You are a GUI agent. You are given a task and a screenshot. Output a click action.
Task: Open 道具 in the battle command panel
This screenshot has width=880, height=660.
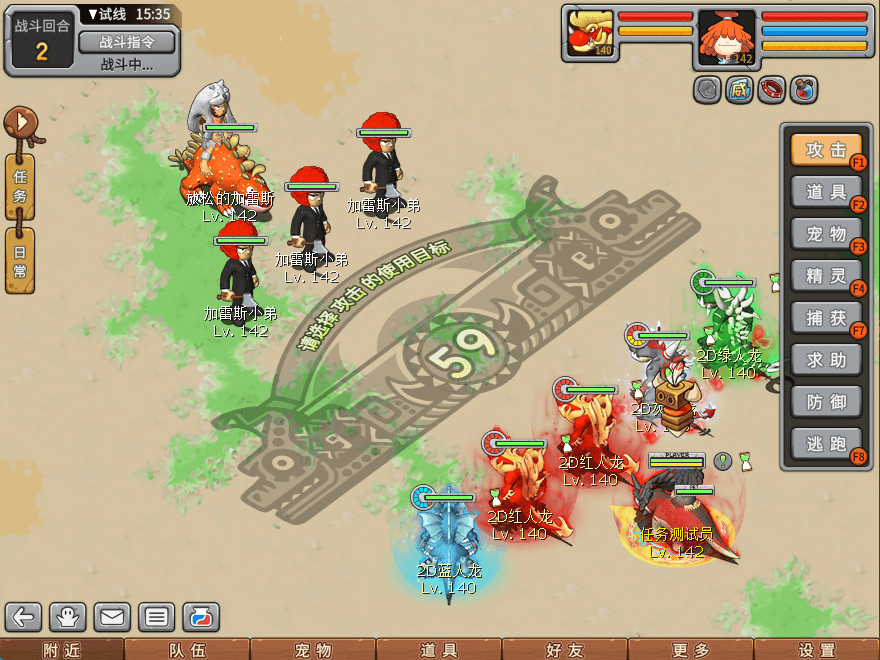[826, 191]
